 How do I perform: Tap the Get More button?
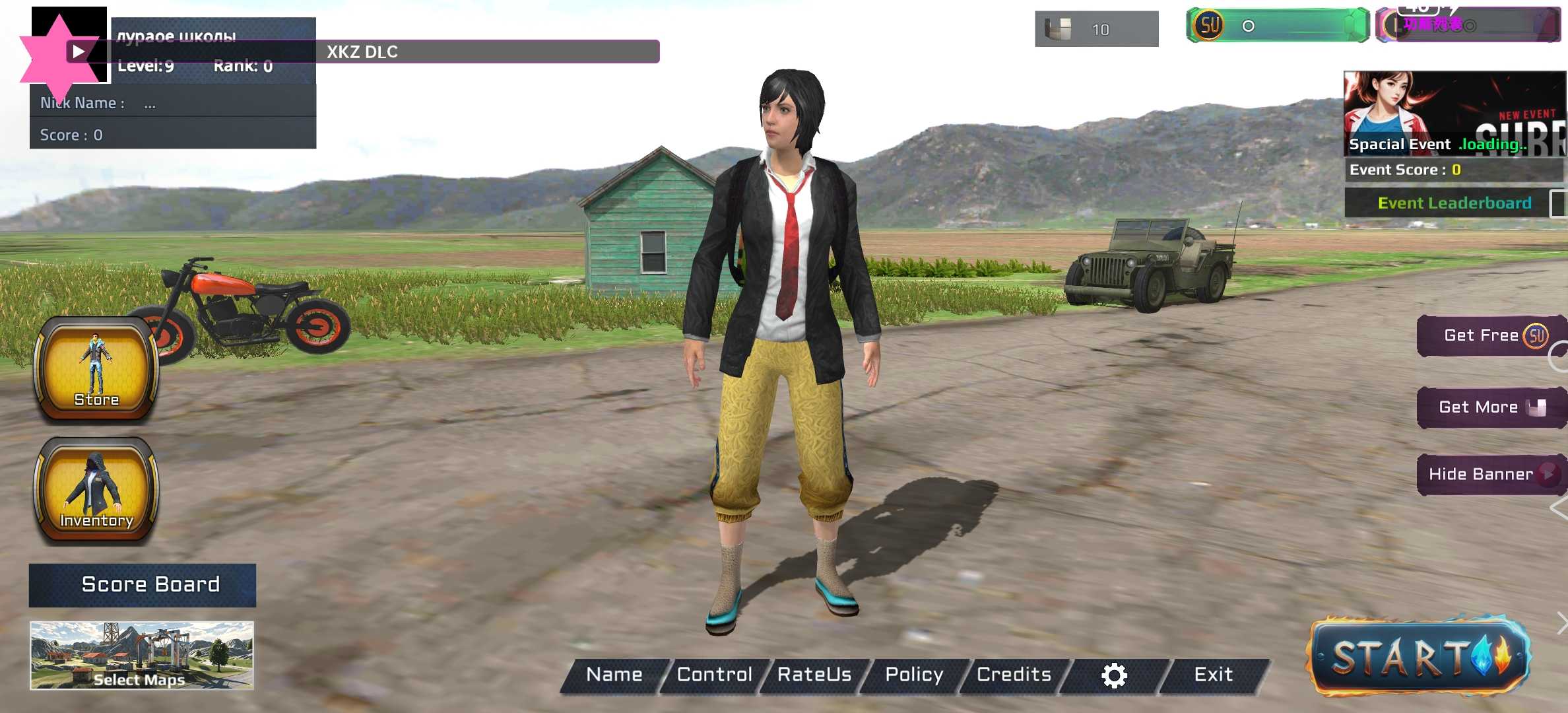click(x=1491, y=407)
